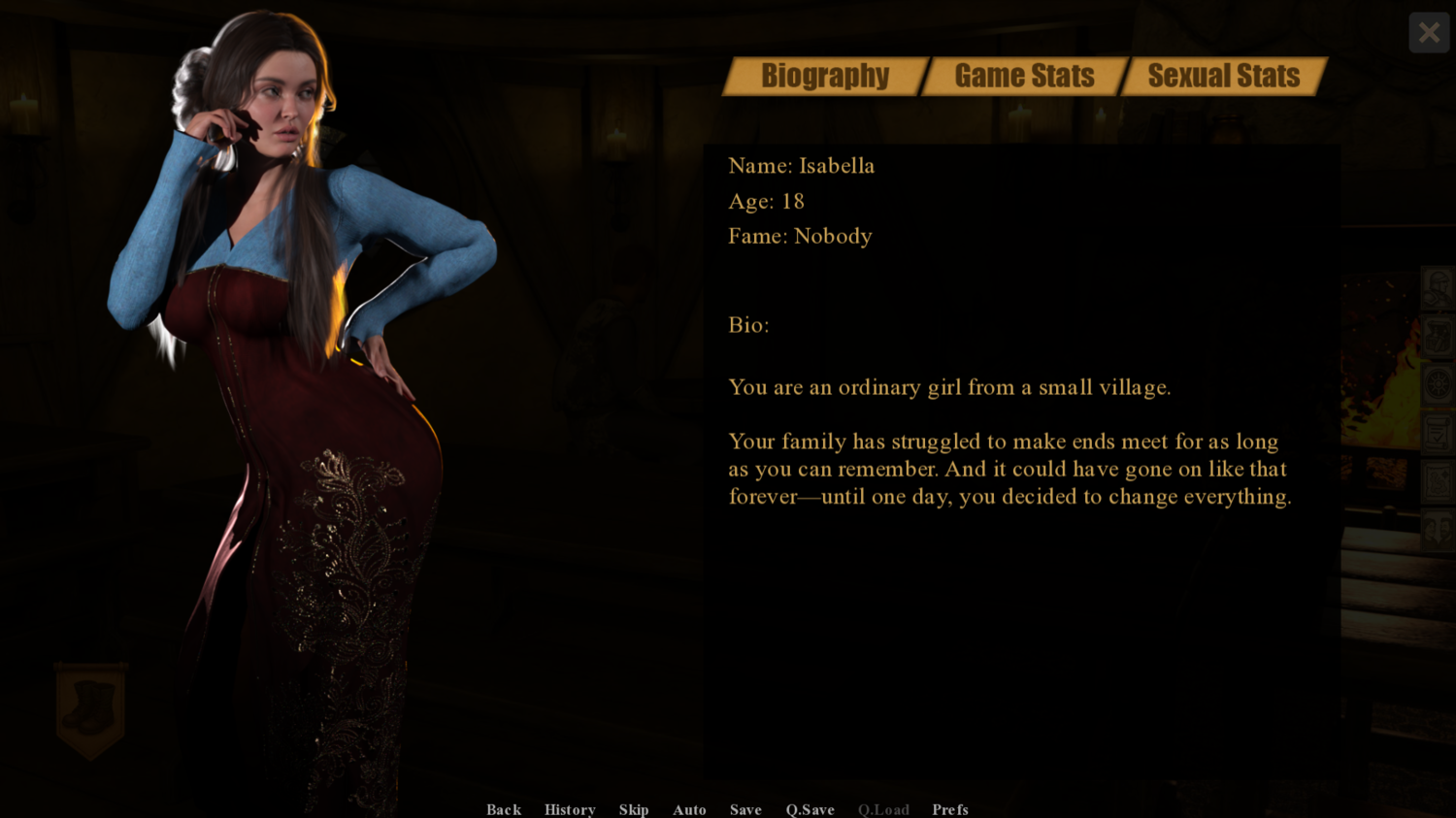Open the Prefs menu
Screen dimensions: 1456x818
pos(950,809)
